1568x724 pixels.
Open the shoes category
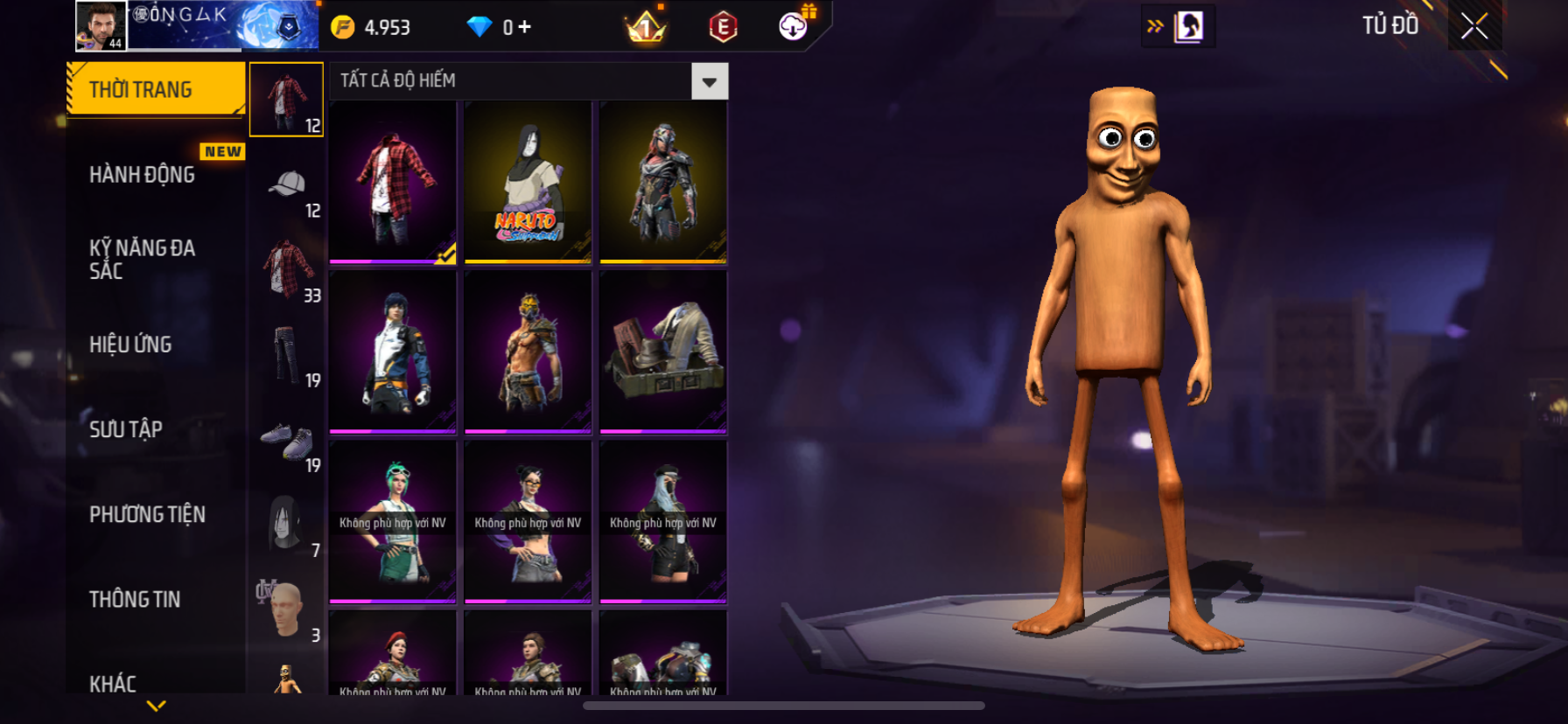tap(287, 439)
